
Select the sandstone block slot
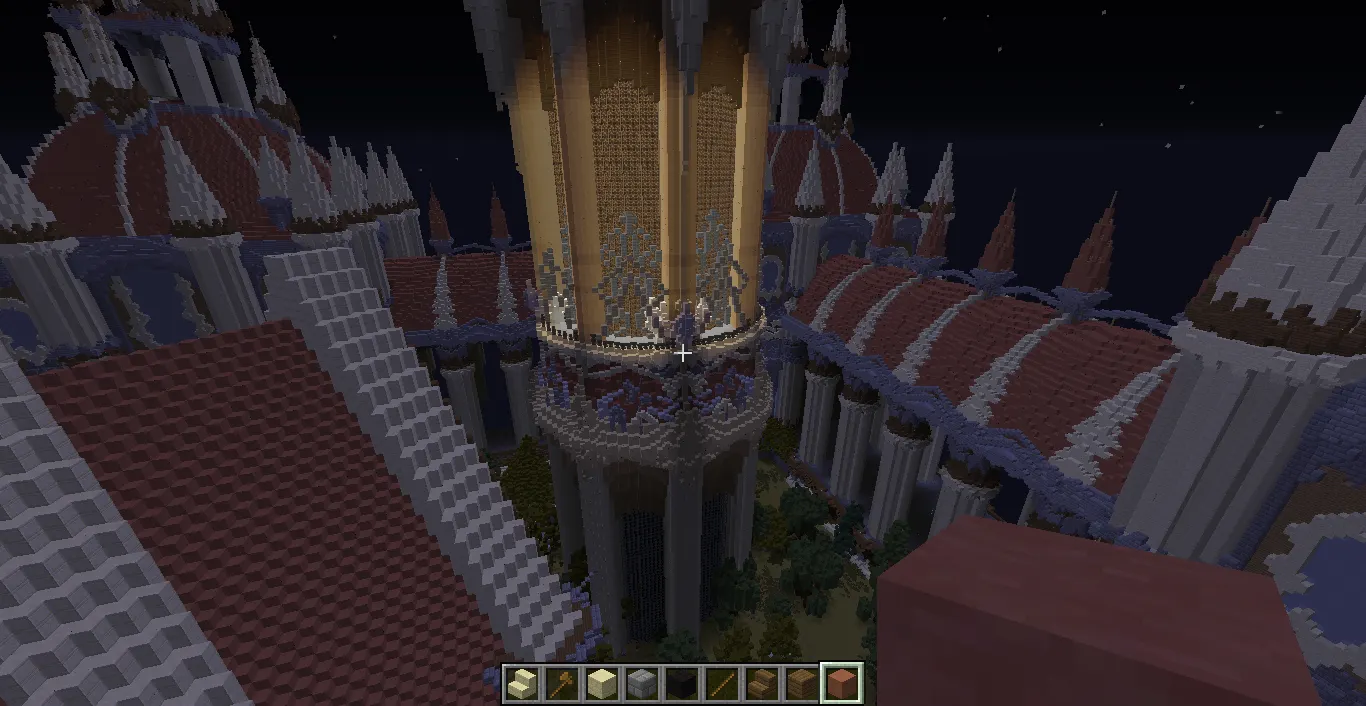point(602,685)
